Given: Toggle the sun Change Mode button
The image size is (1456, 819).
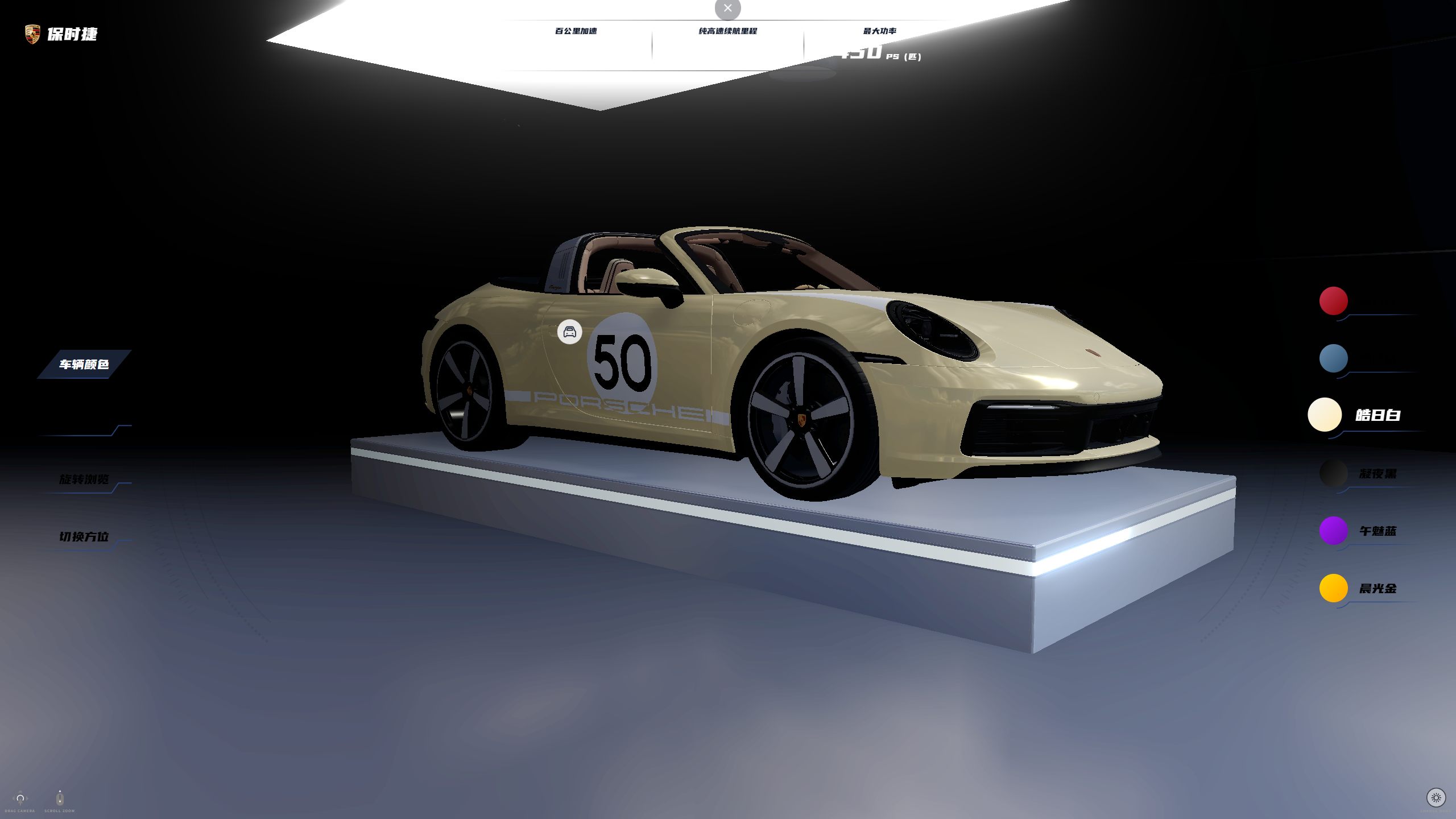Looking at the screenshot, I should pos(1436,797).
